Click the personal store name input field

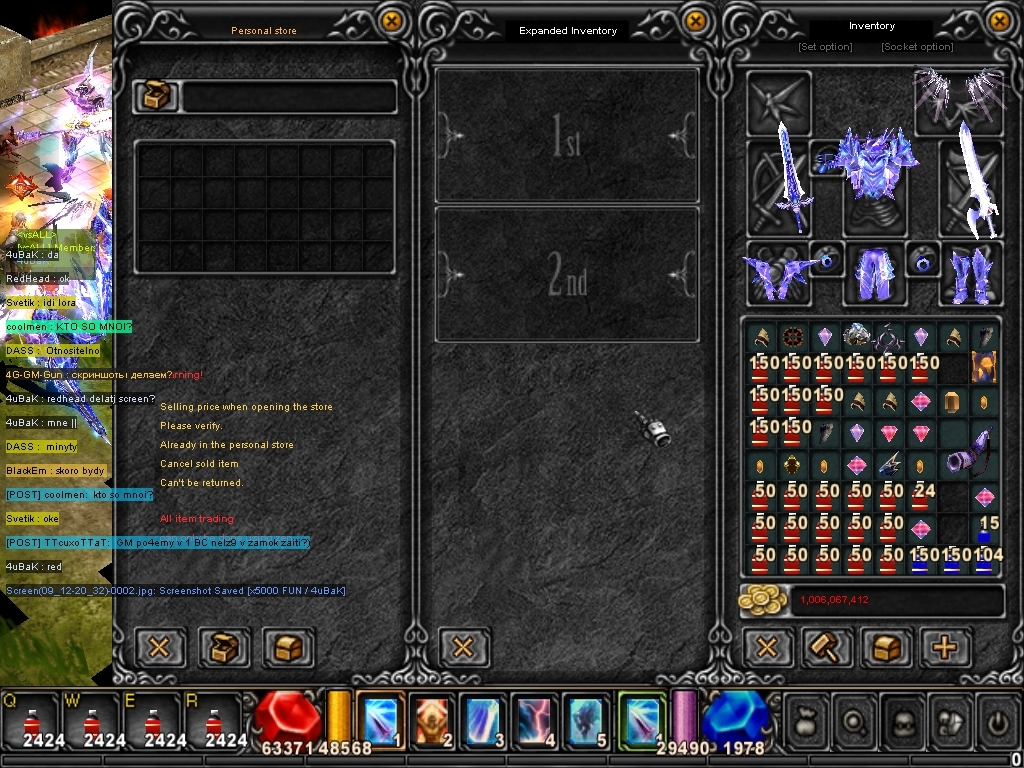[288, 97]
